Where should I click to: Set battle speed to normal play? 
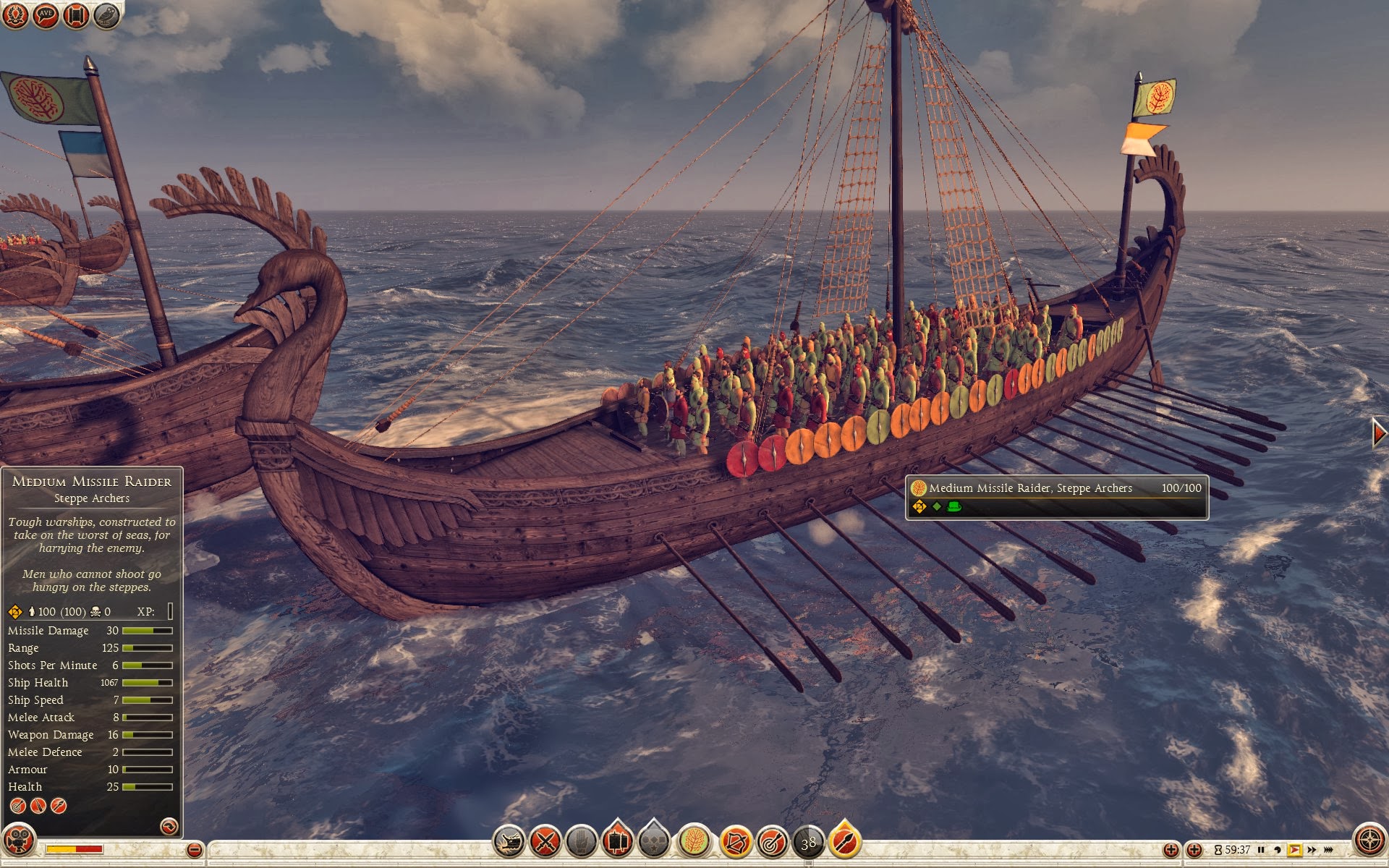(x=1294, y=850)
